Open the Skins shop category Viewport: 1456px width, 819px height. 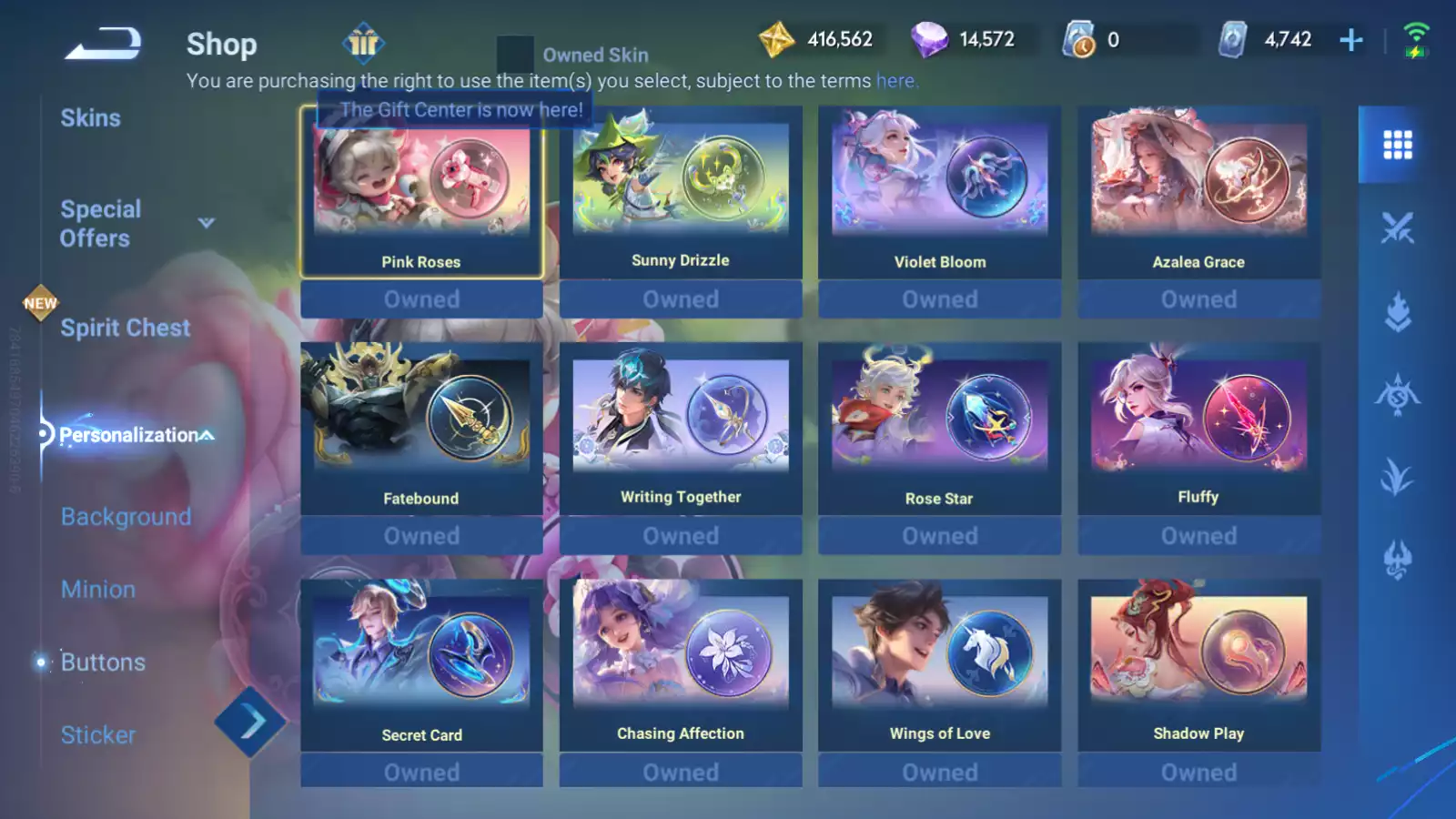pos(91,118)
